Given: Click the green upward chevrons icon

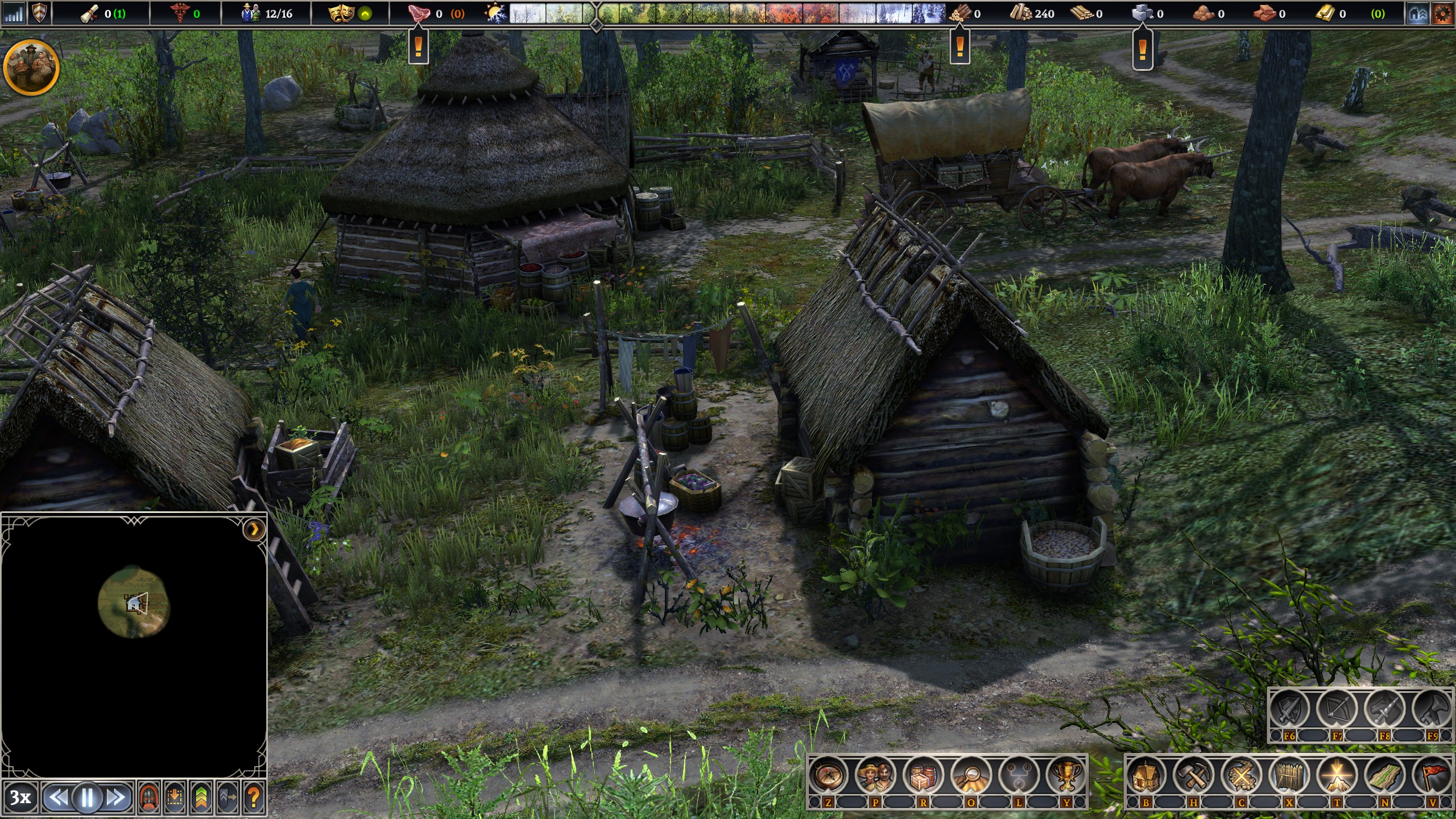Looking at the screenshot, I should (201, 798).
